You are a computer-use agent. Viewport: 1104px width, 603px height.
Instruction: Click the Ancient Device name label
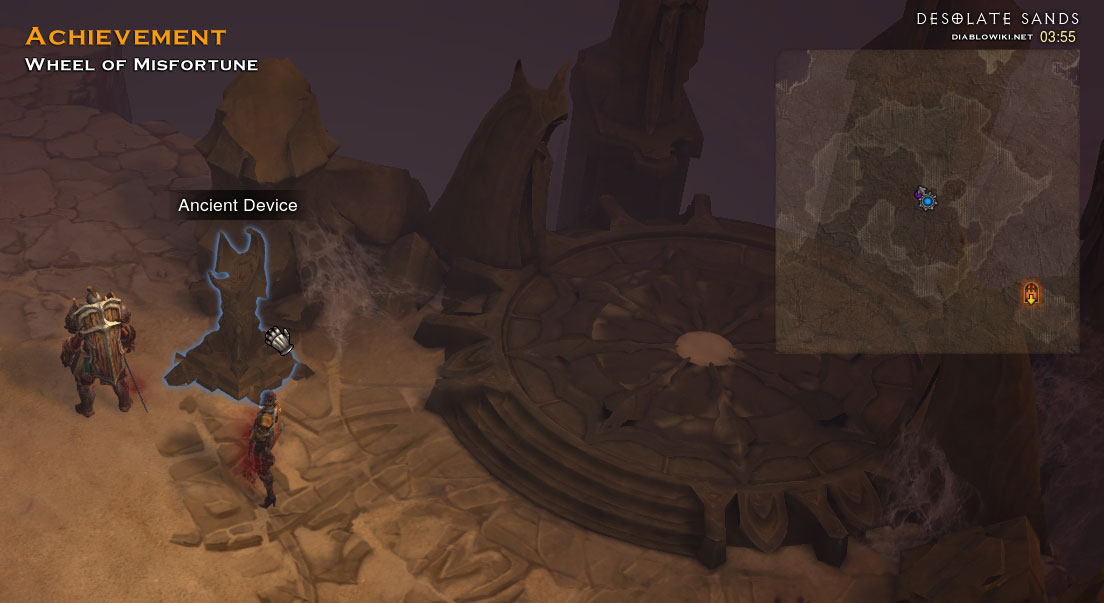pos(238,205)
